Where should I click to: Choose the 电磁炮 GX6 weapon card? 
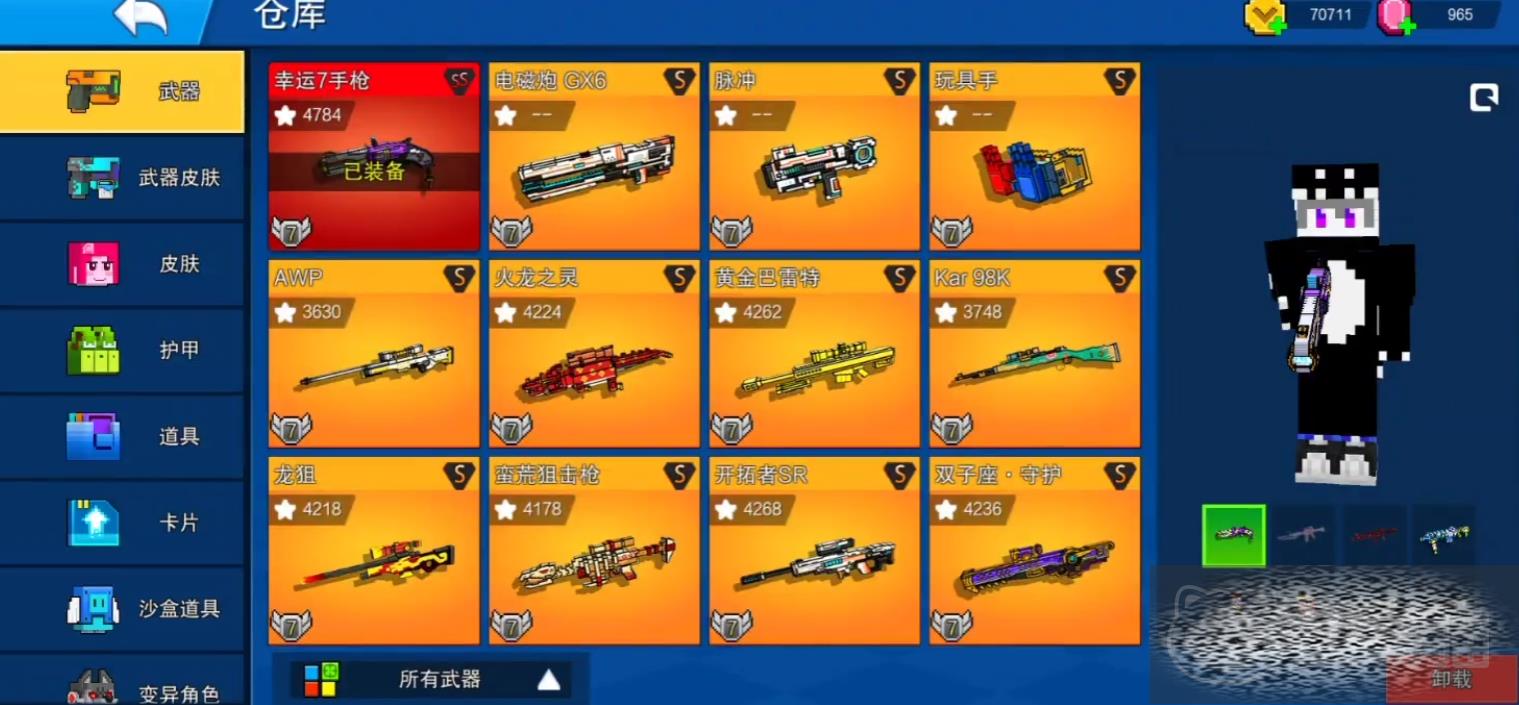[x=594, y=157]
